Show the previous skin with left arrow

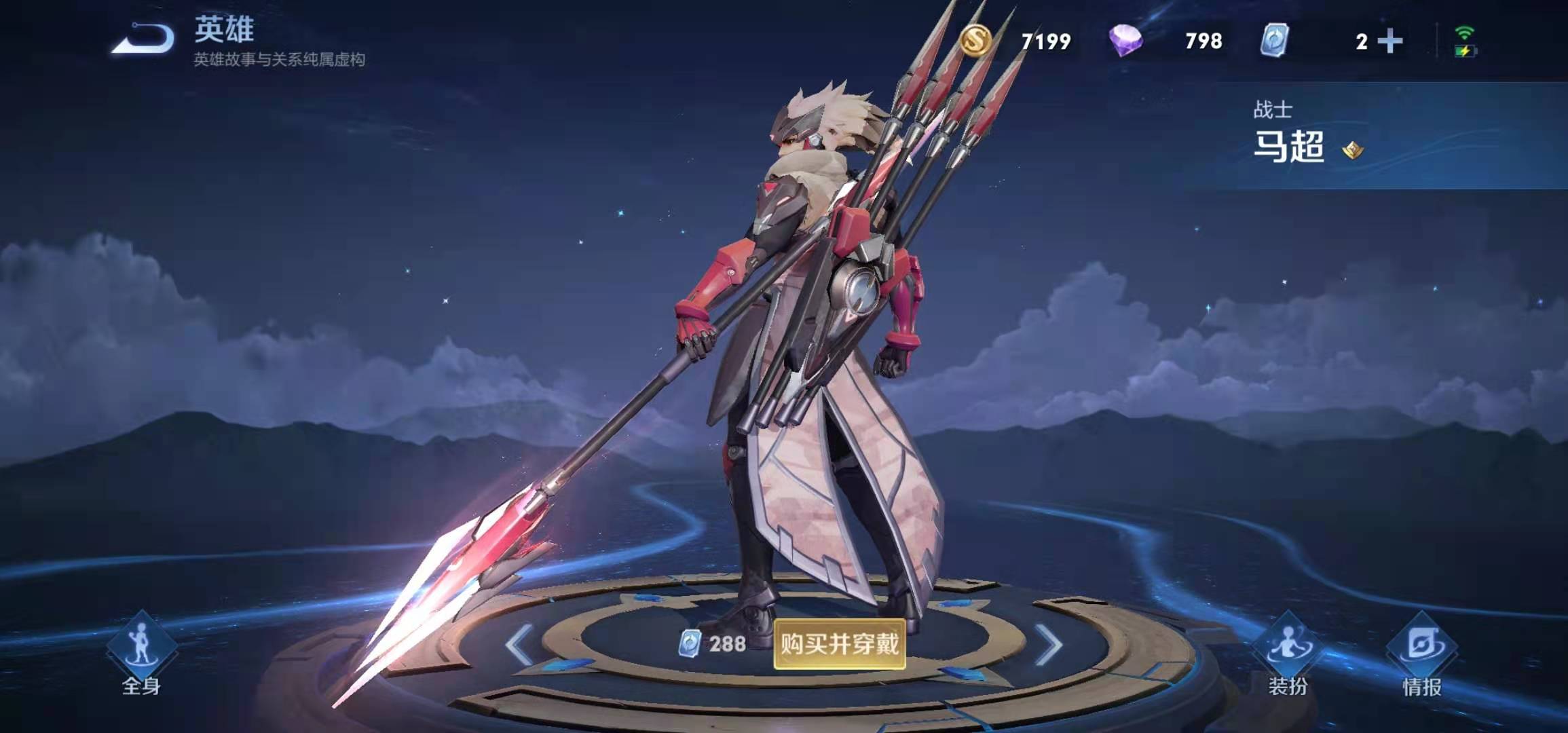click(x=519, y=644)
